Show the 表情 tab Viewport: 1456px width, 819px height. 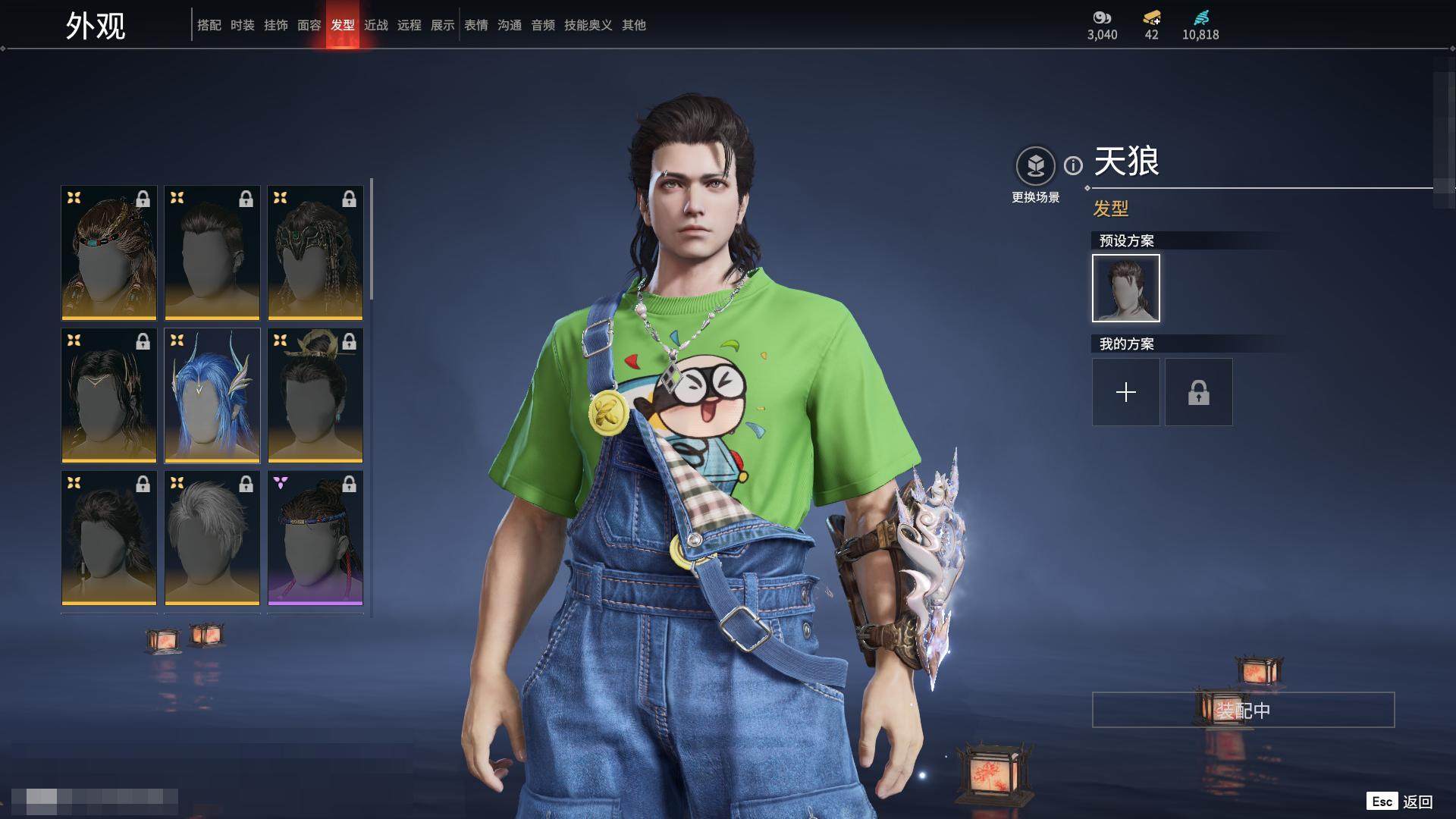click(475, 25)
